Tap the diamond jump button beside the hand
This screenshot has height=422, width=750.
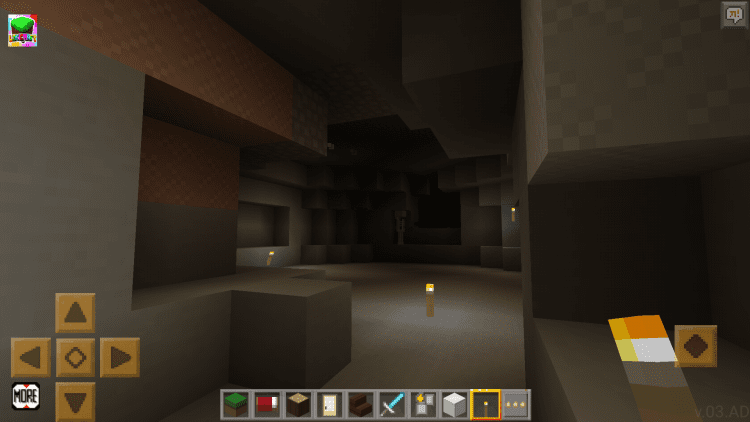695,346
